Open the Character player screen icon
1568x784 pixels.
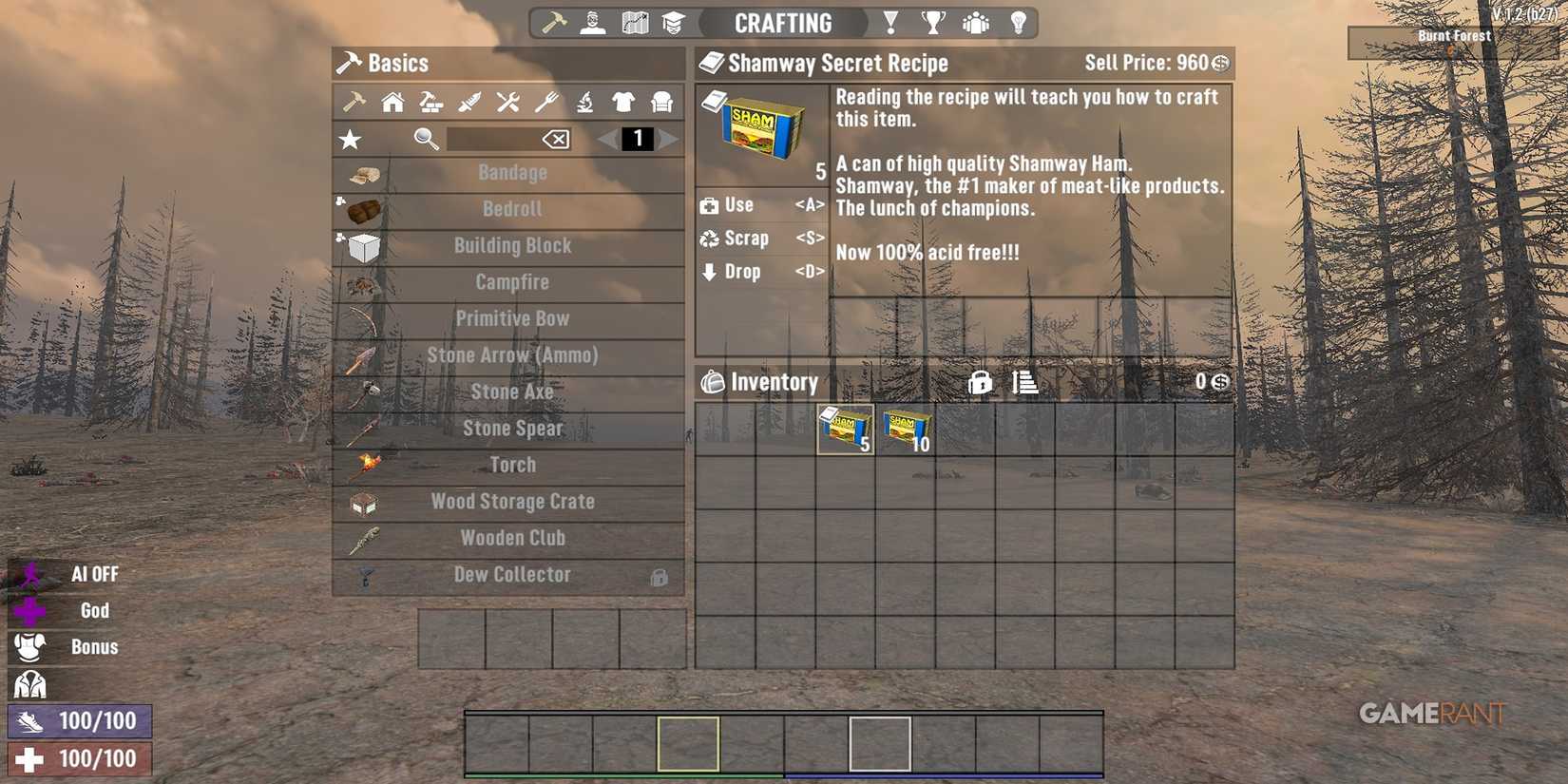[x=591, y=21]
